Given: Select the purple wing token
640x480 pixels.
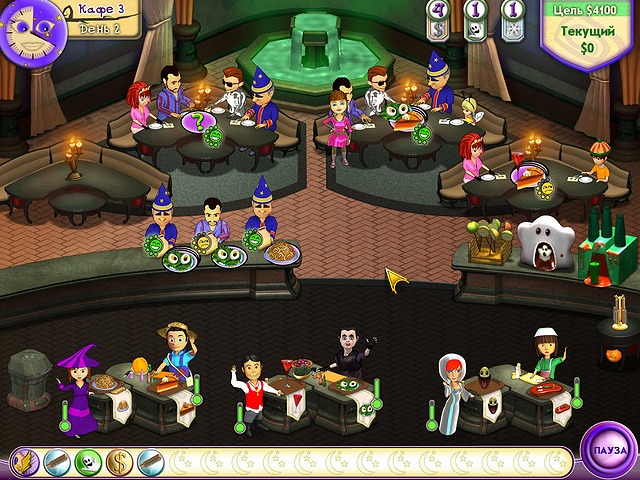Looking at the screenshot, I should 25,461.
